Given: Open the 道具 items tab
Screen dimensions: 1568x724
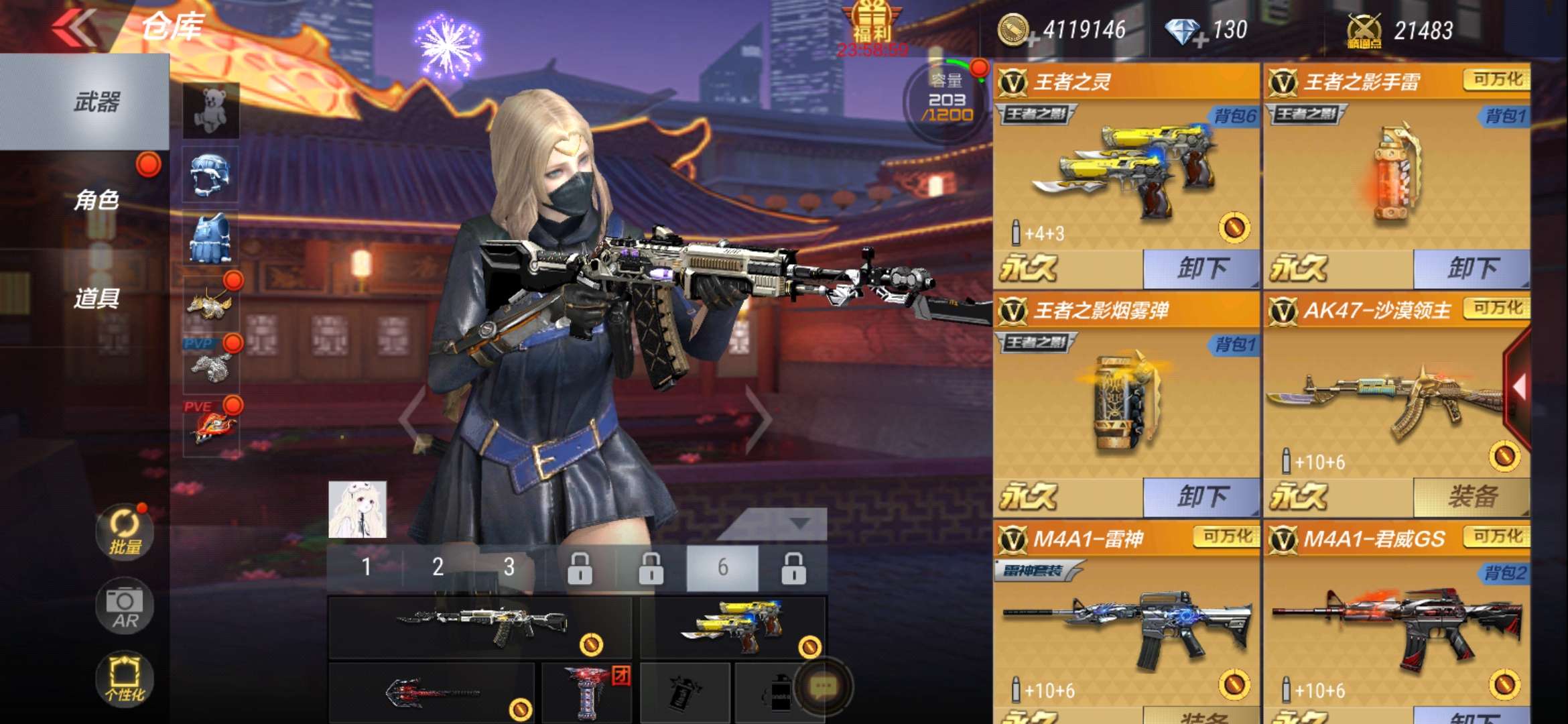Looking at the screenshot, I should tap(96, 298).
